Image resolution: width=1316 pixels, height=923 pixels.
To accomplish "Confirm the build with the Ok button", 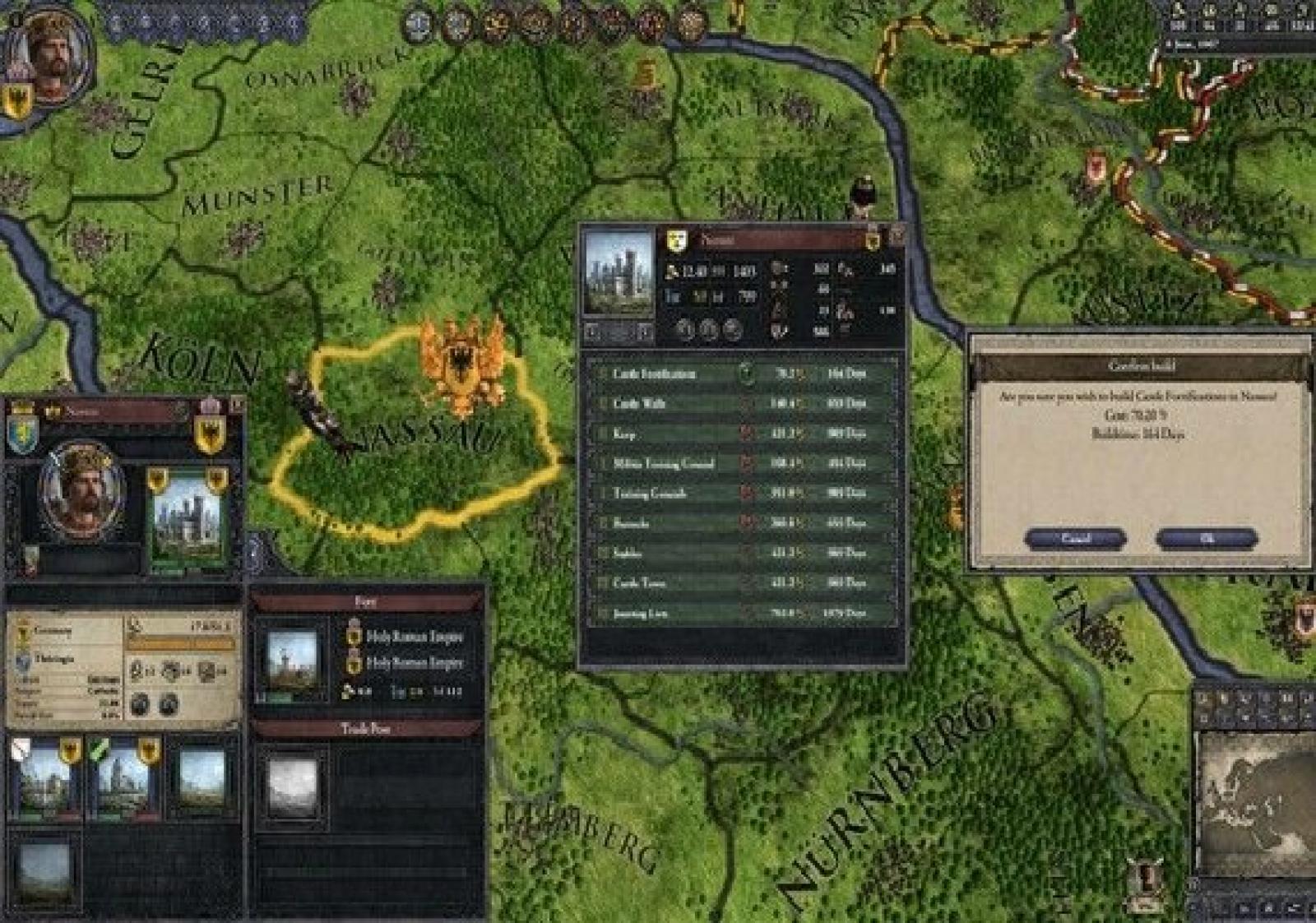I will click(x=1206, y=539).
